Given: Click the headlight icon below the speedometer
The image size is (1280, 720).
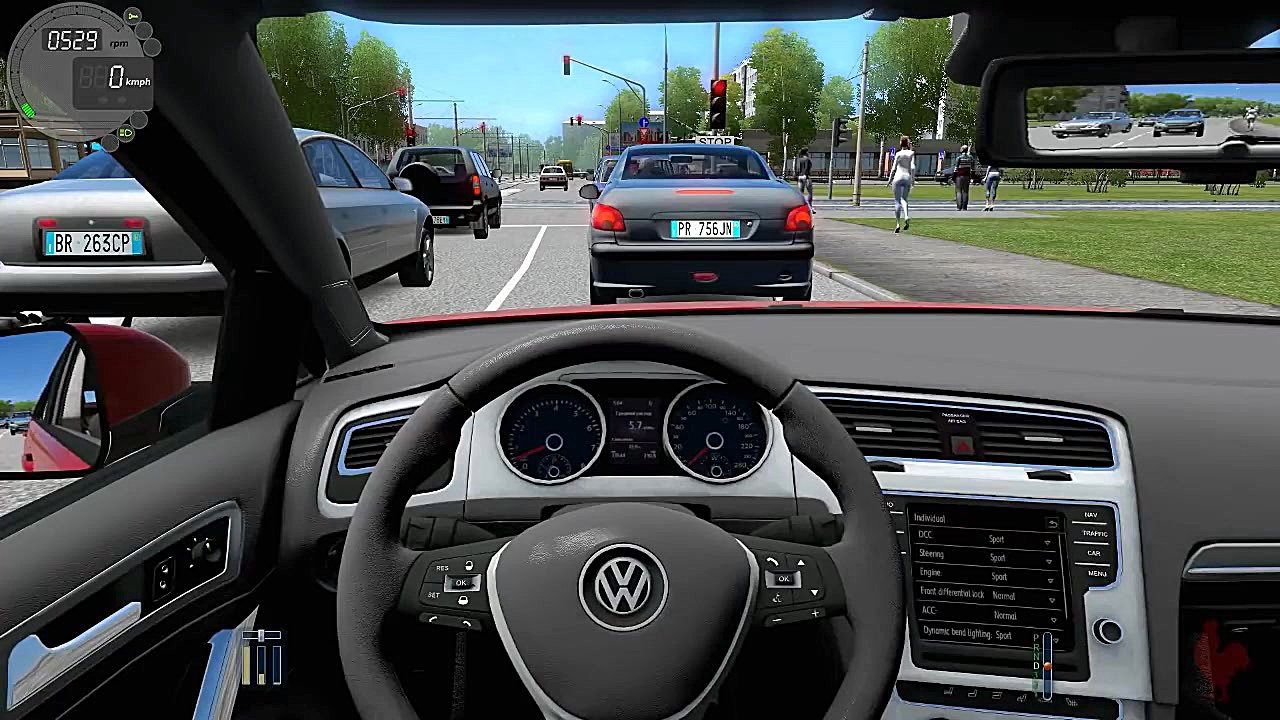Looking at the screenshot, I should [126, 133].
